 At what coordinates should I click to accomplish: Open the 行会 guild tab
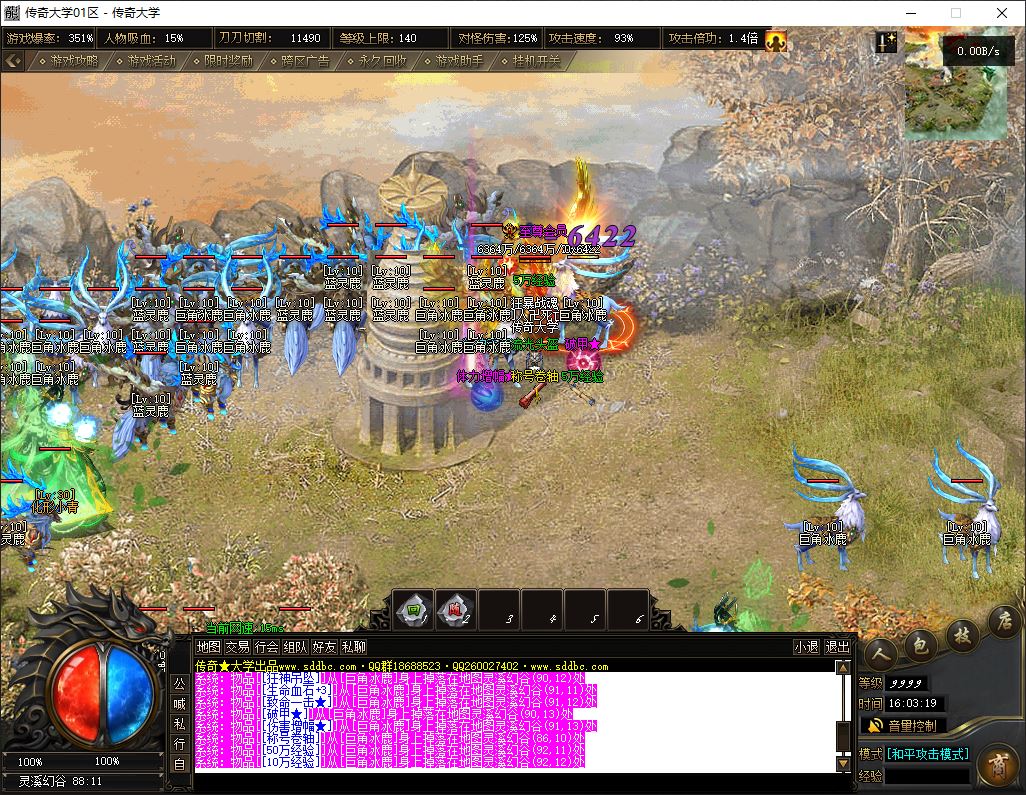(266, 647)
